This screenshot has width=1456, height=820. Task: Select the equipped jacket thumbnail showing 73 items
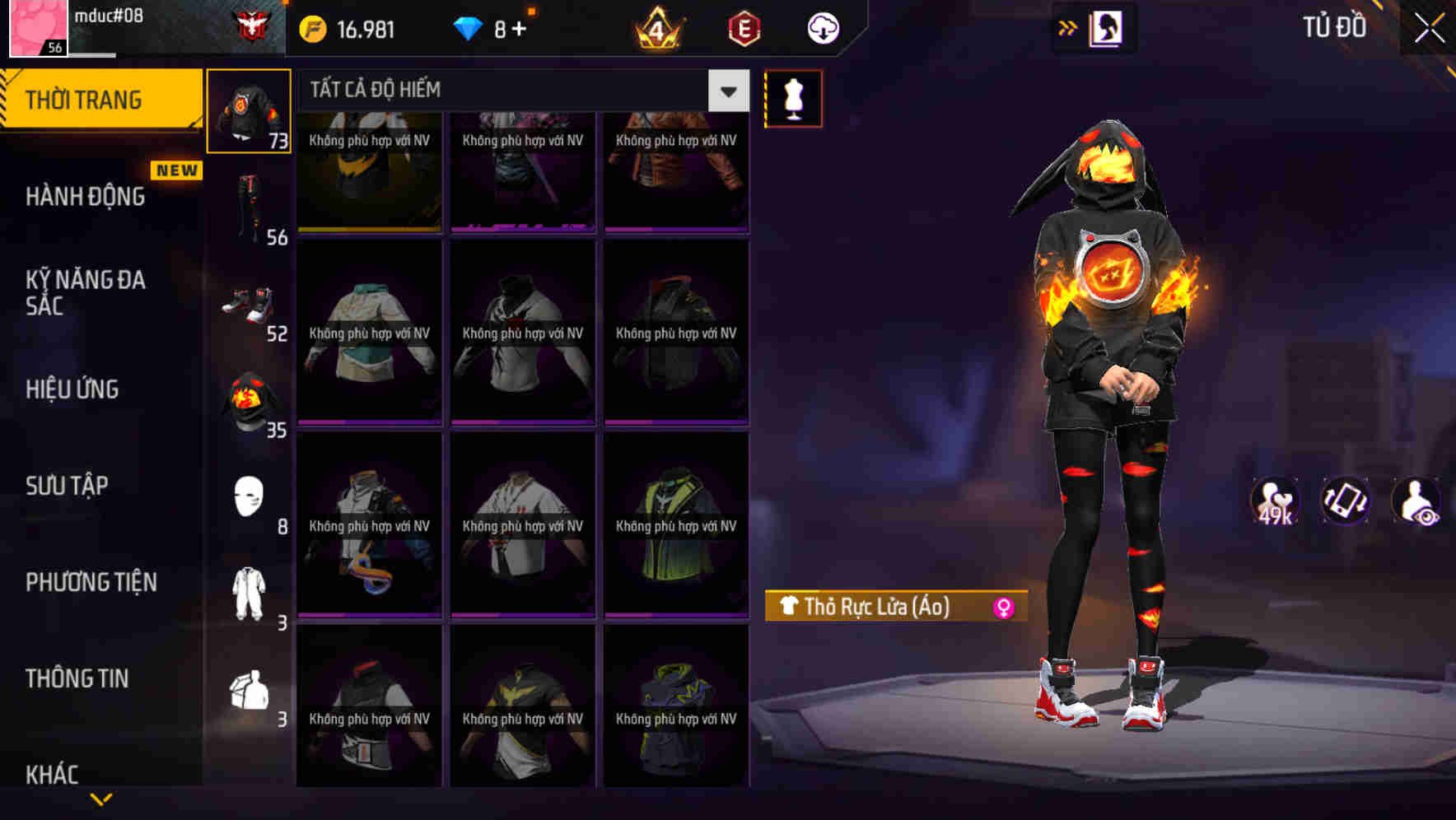[x=249, y=109]
